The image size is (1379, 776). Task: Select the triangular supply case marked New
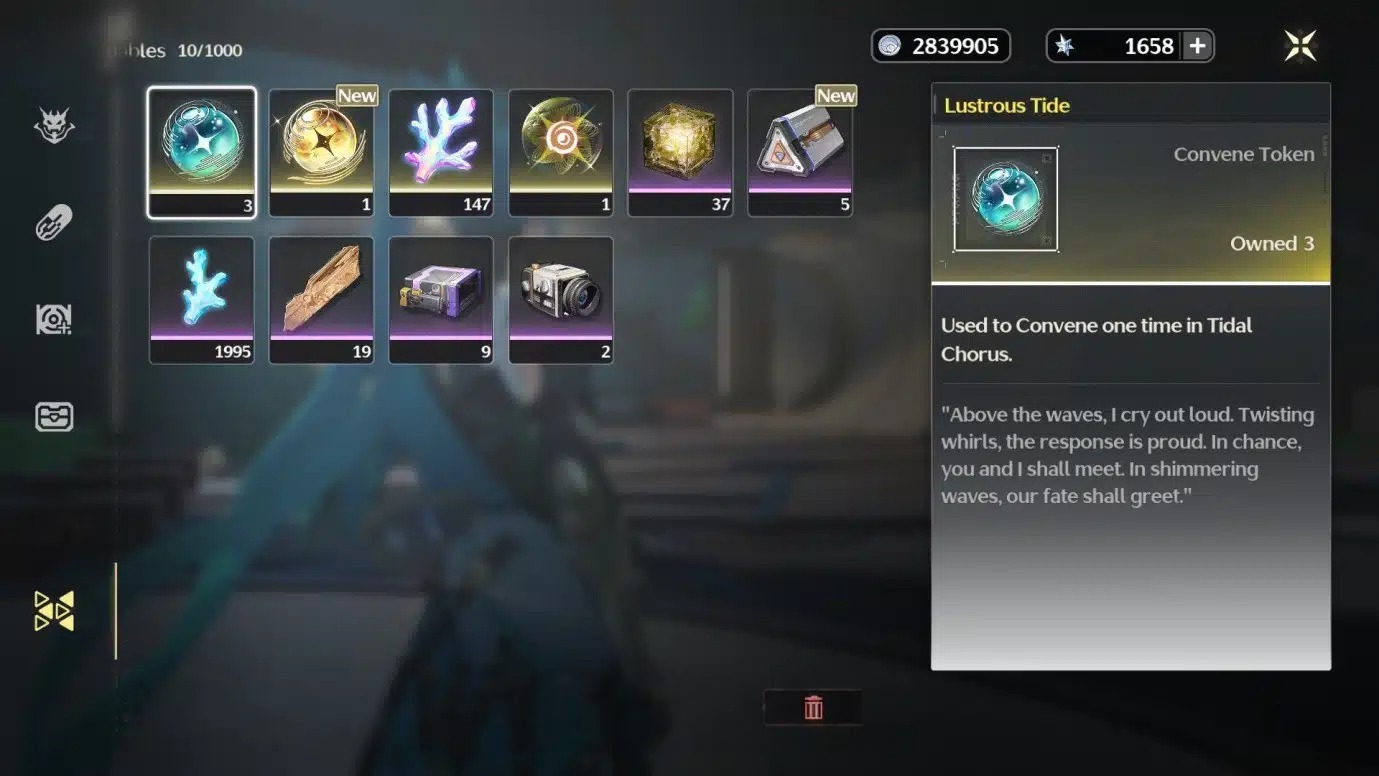(x=800, y=152)
